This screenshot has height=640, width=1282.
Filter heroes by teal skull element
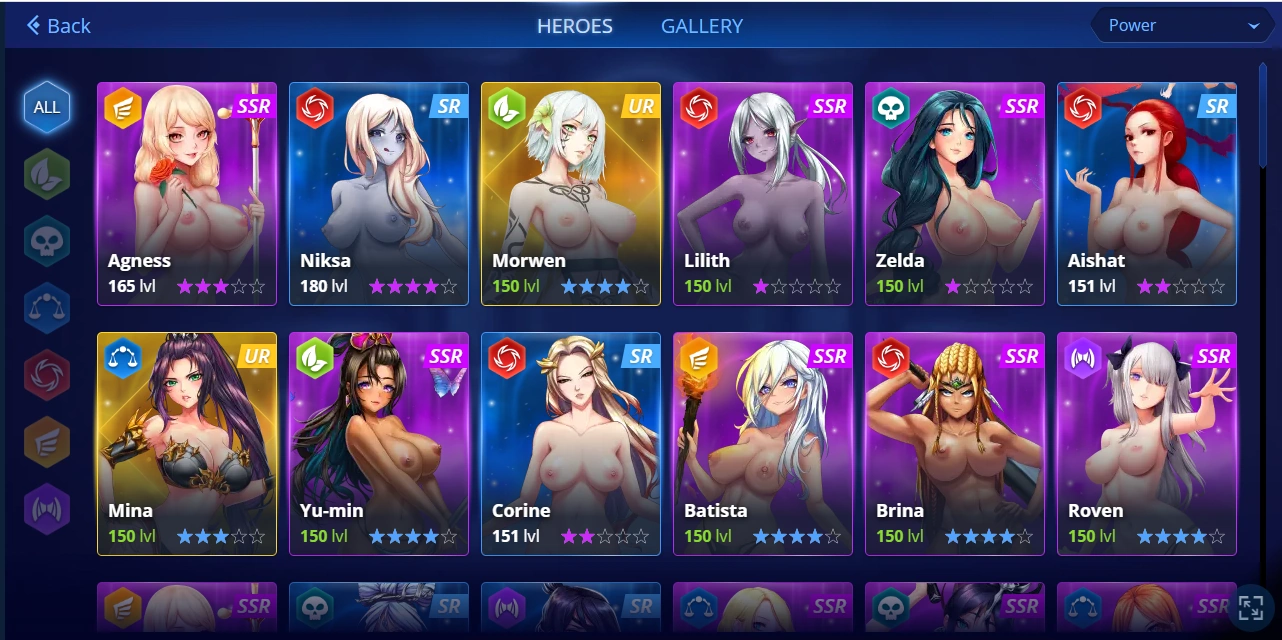47,241
